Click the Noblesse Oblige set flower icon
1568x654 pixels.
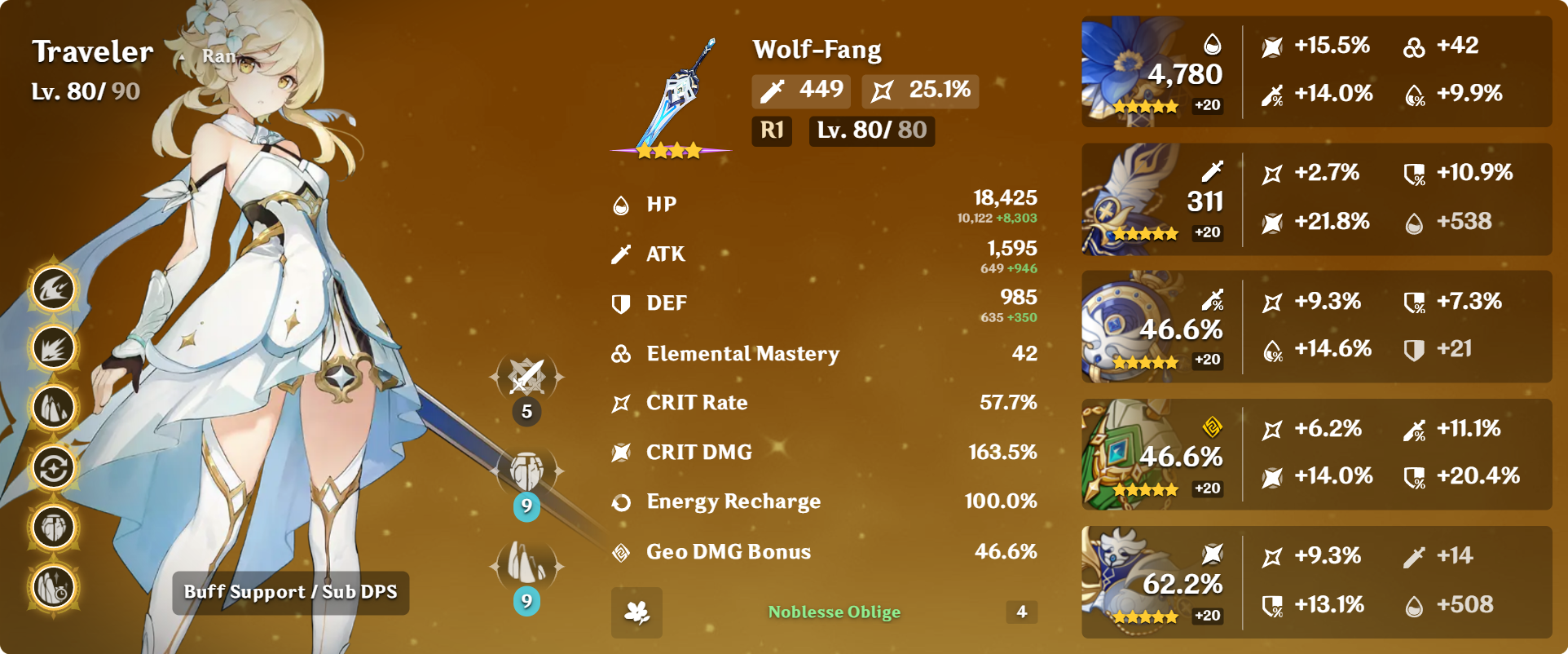point(636,612)
